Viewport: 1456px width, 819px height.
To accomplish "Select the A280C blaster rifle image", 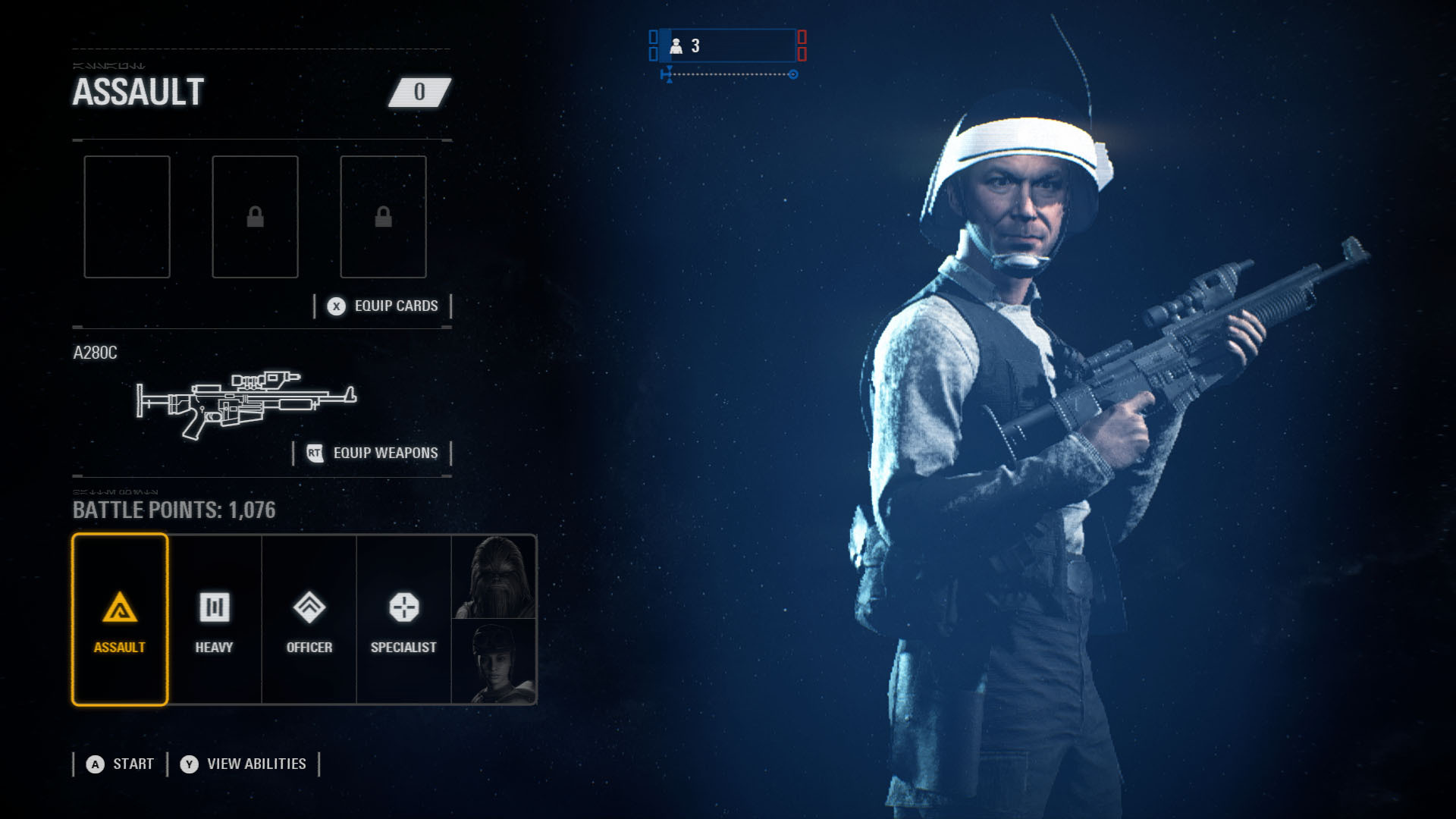I will click(x=246, y=403).
